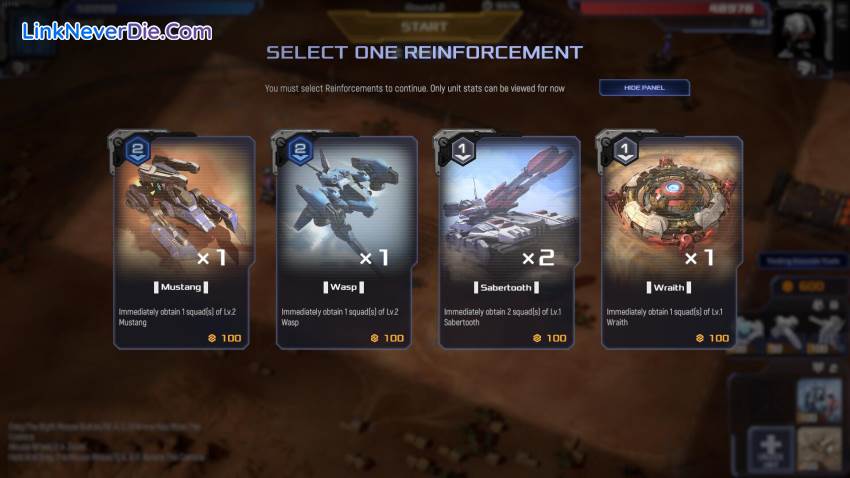Take the Wraith reinforcement card
850x478 pixels.
(671, 243)
